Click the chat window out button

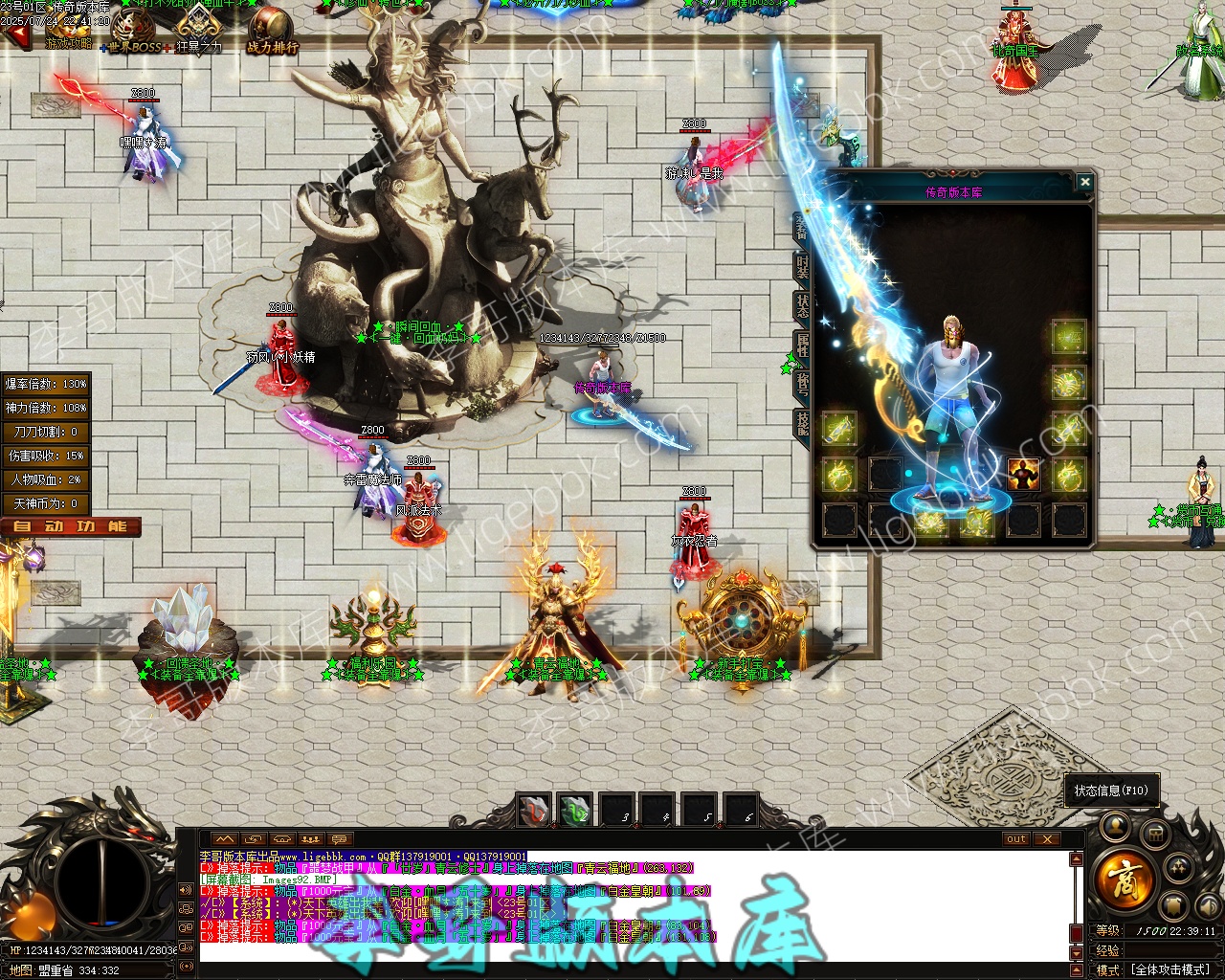pos(1016,839)
